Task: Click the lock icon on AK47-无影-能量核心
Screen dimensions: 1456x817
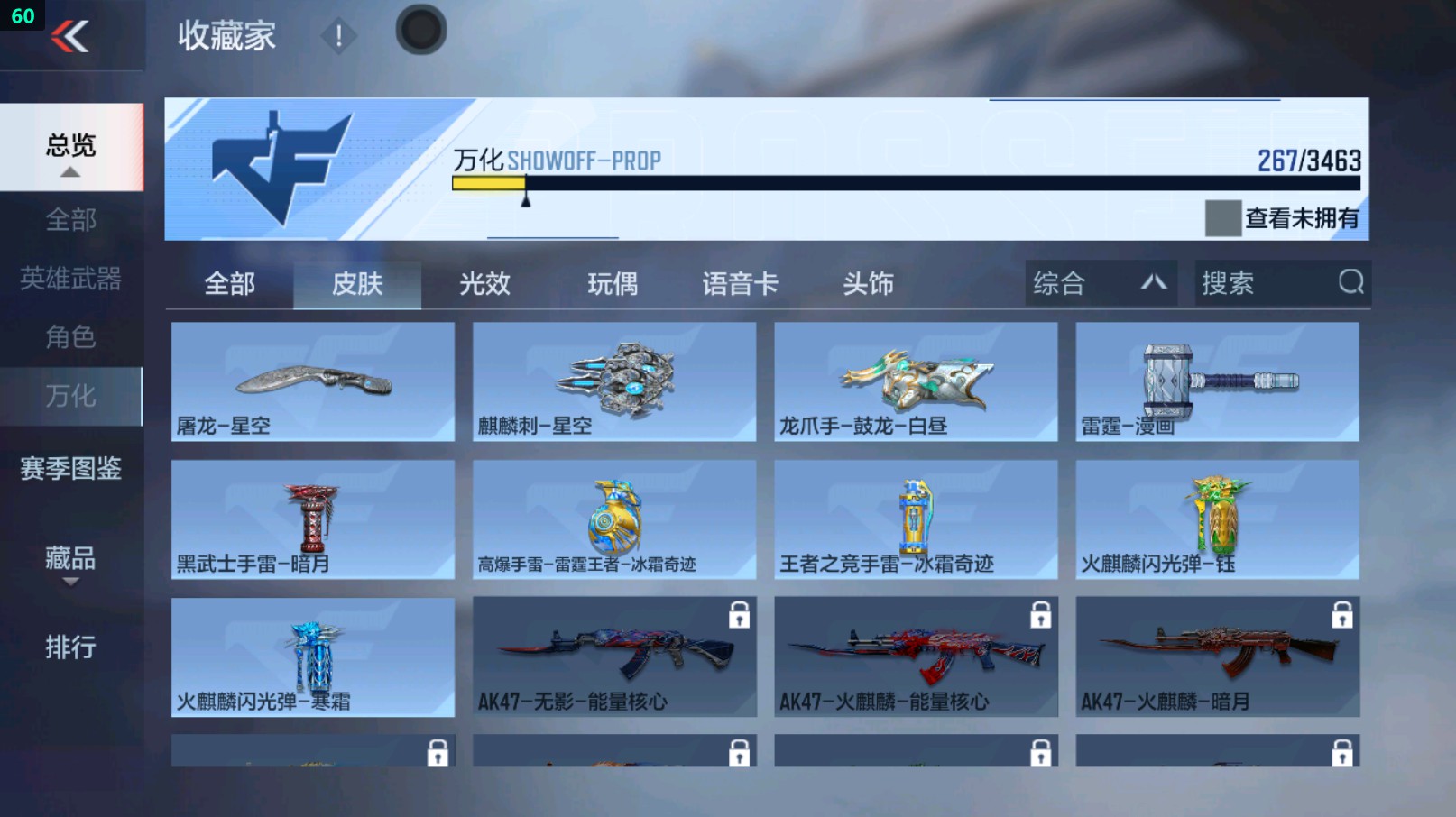Action: [738, 617]
